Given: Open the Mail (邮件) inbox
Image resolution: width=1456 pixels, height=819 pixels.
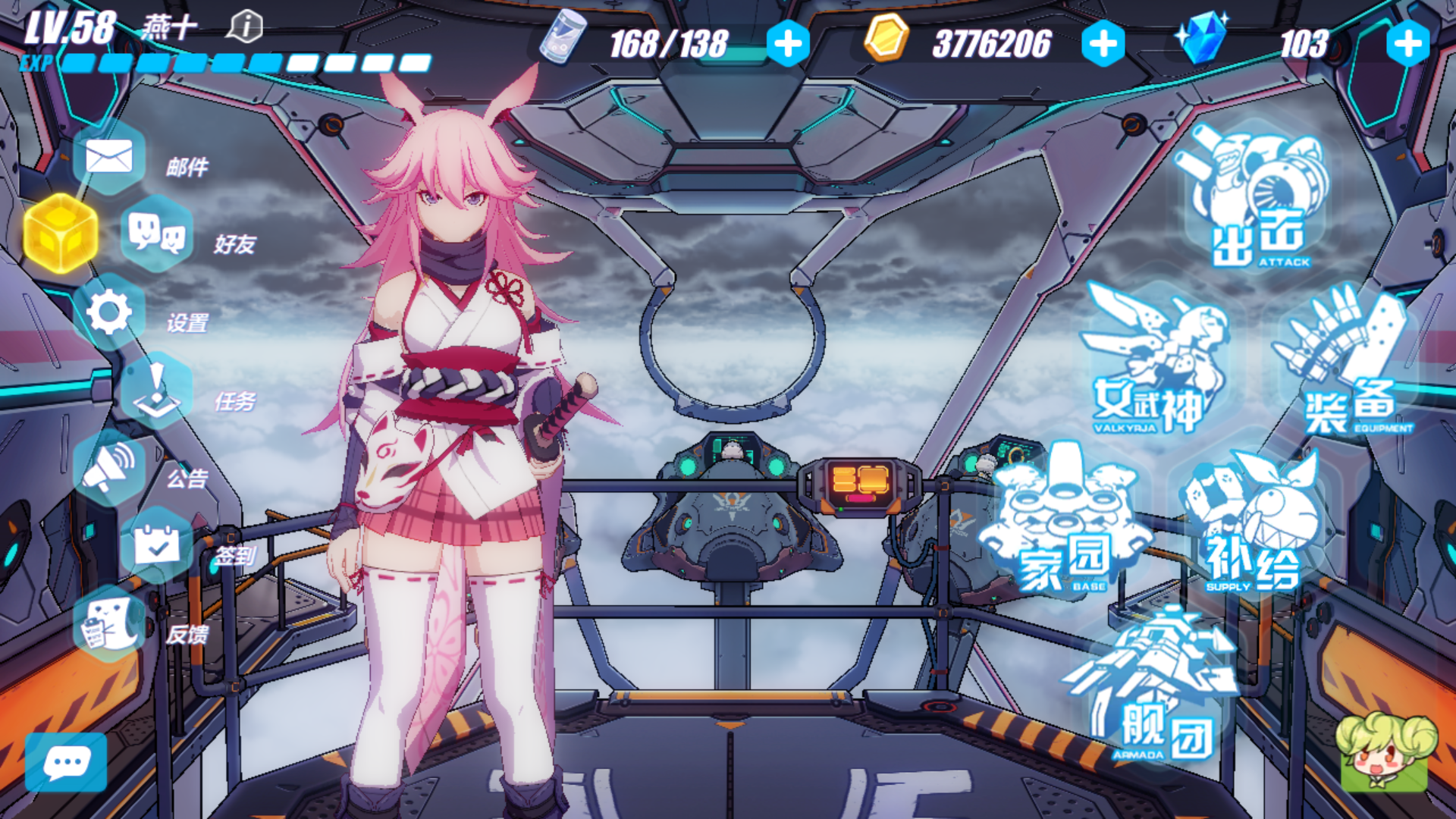Looking at the screenshot, I should click(x=109, y=158).
